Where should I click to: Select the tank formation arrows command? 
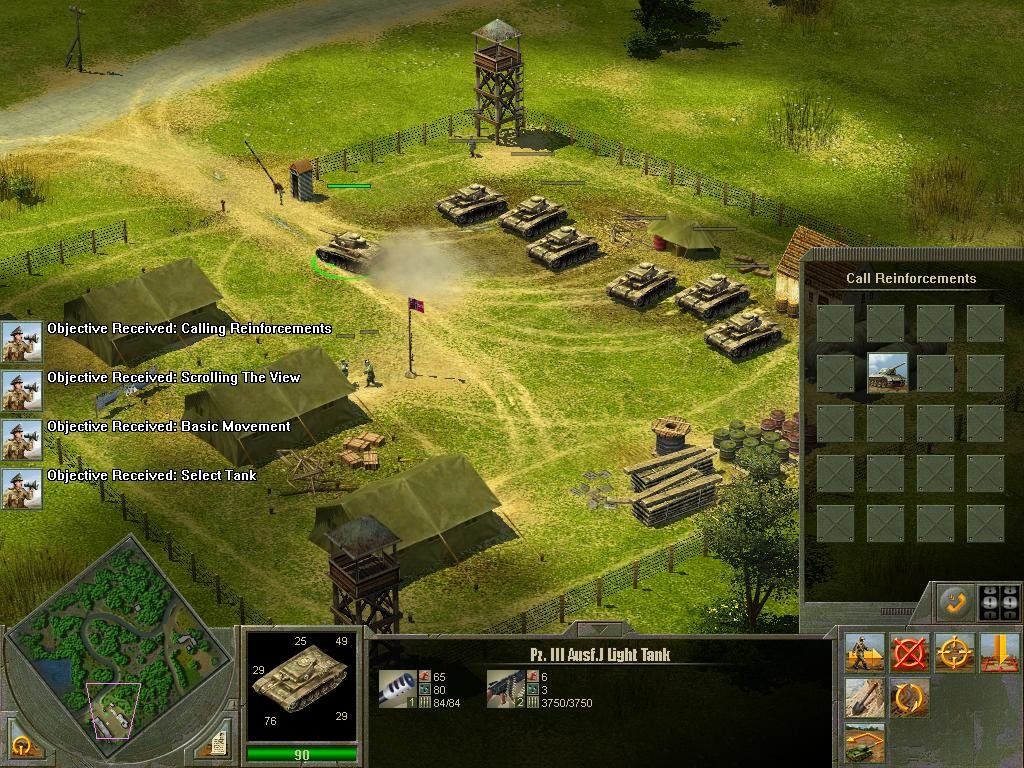tap(863, 743)
